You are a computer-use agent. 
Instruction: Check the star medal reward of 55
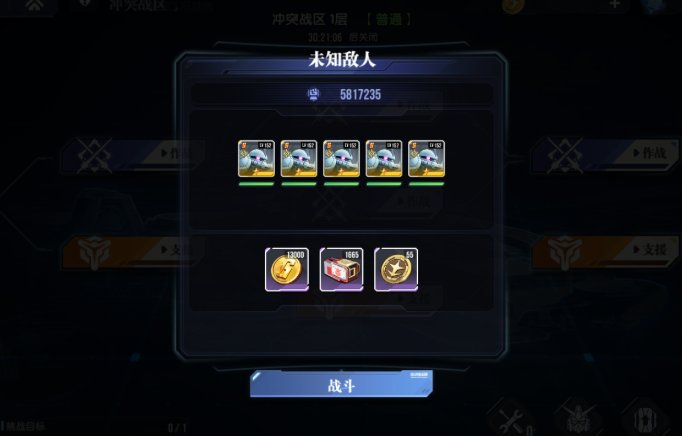click(396, 270)
